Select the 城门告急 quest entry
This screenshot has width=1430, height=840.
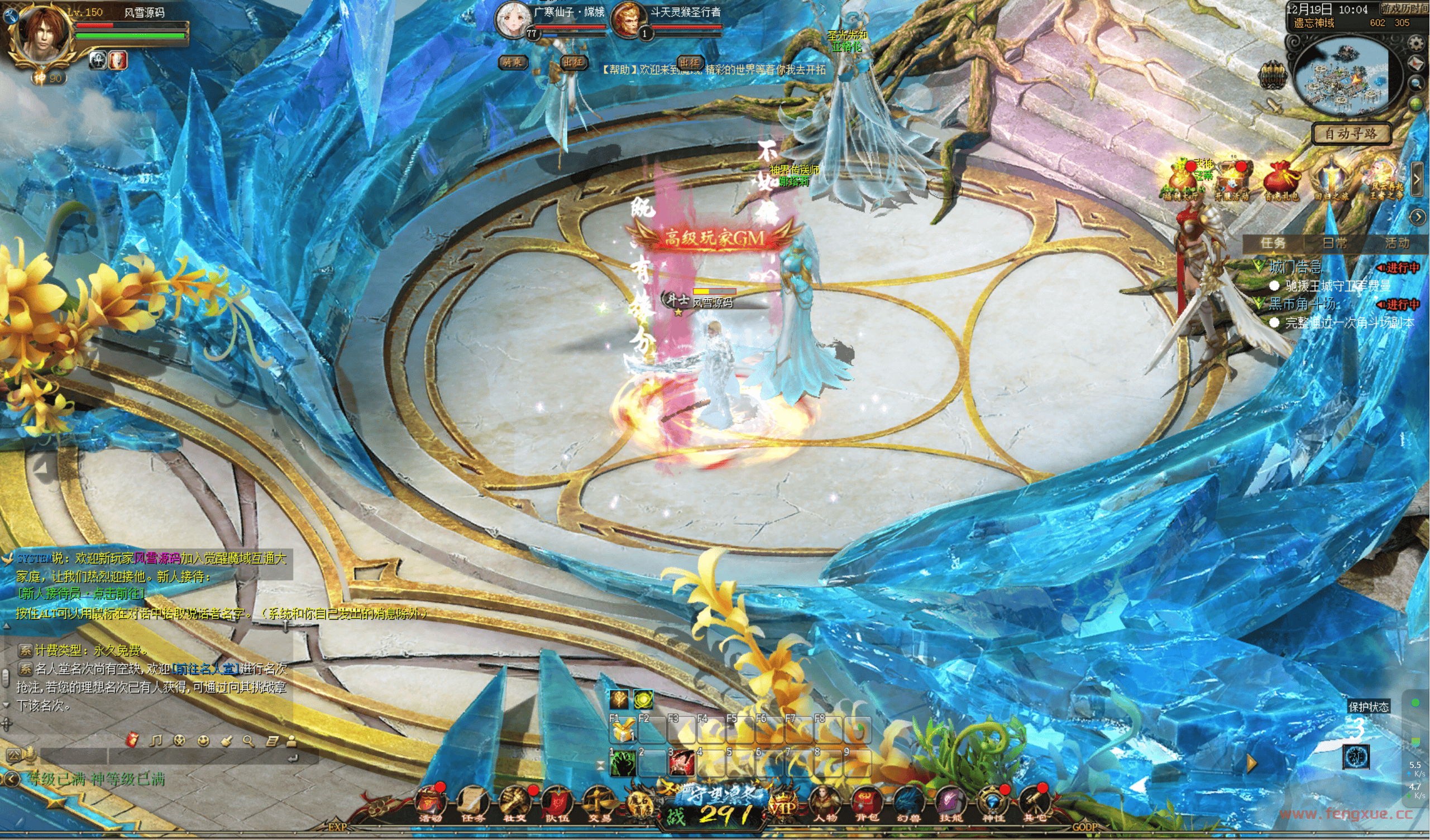coord(1296,267)
